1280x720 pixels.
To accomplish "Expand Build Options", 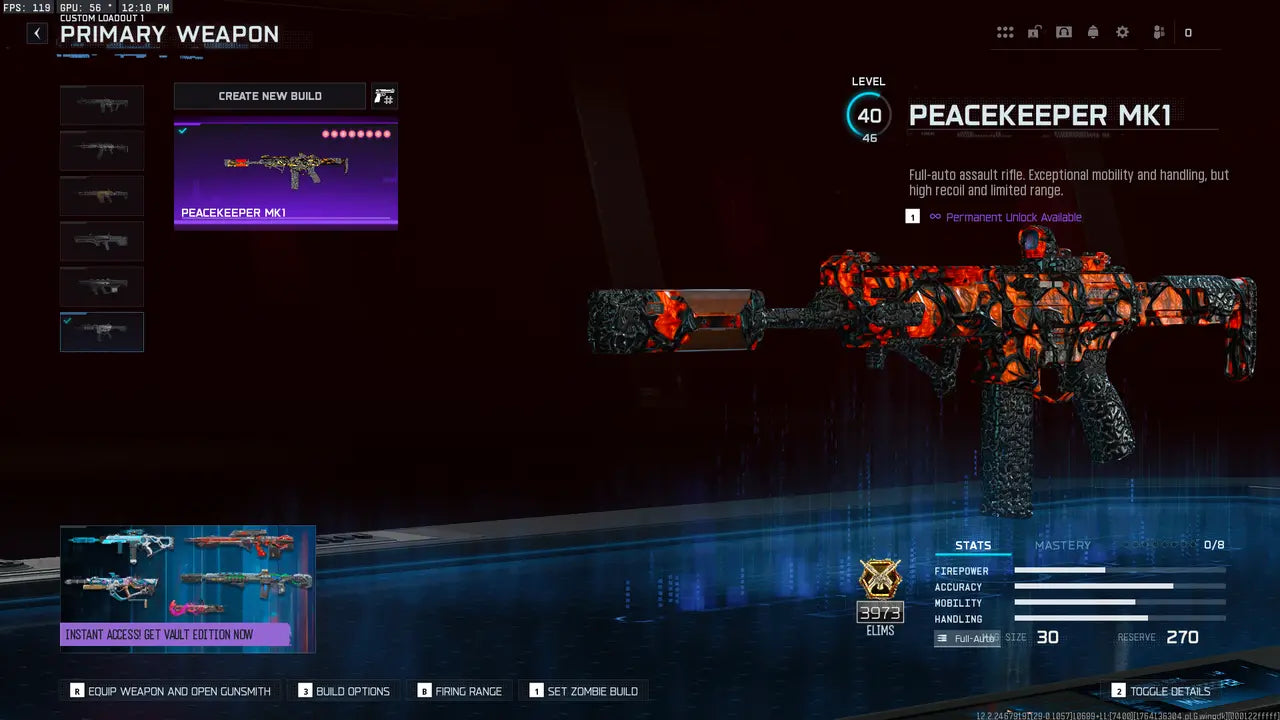I will click(343, 690).
